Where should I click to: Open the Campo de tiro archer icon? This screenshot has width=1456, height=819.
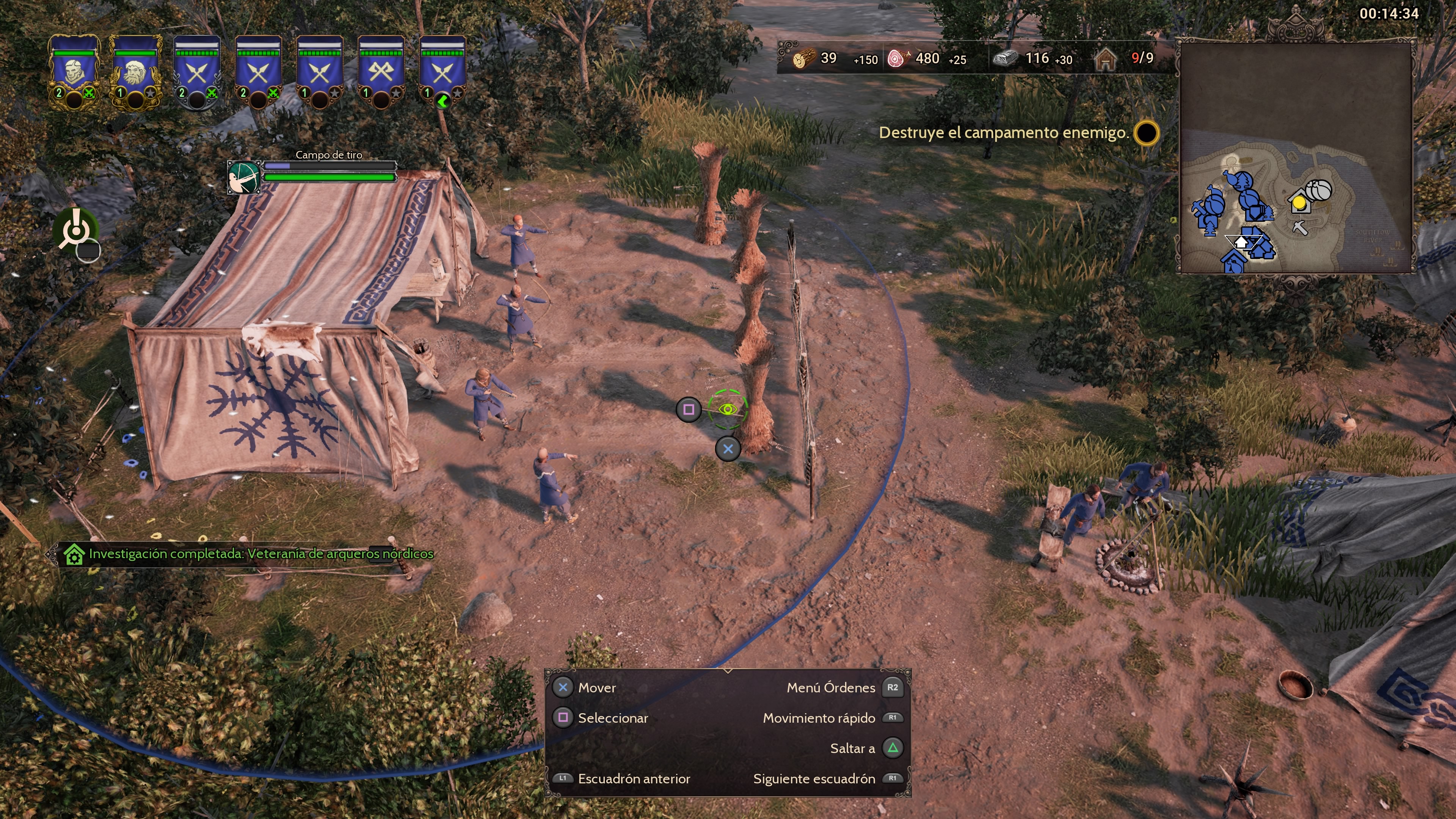click(x=243, y=177)
